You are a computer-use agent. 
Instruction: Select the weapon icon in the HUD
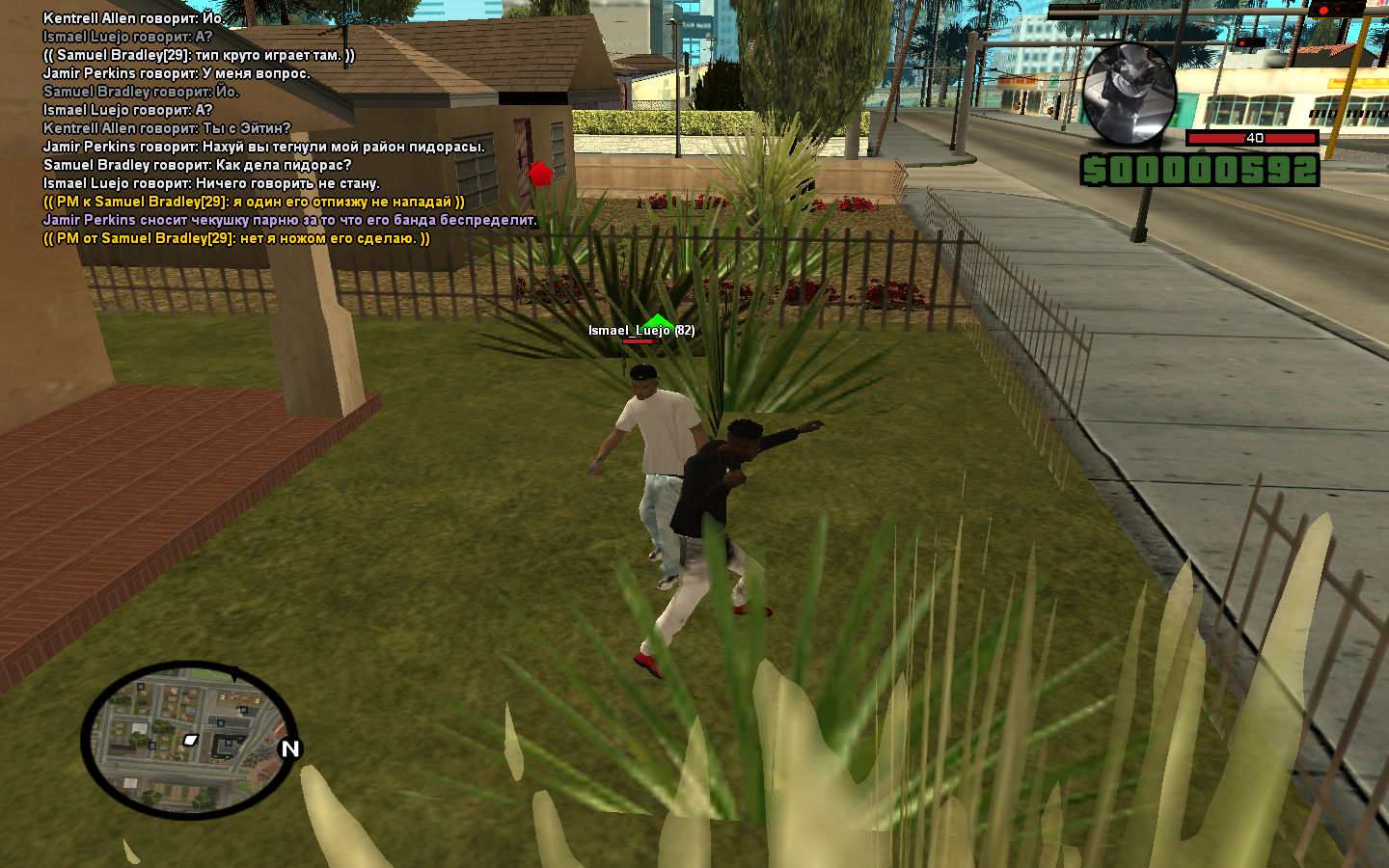[x=1129, y=94]
